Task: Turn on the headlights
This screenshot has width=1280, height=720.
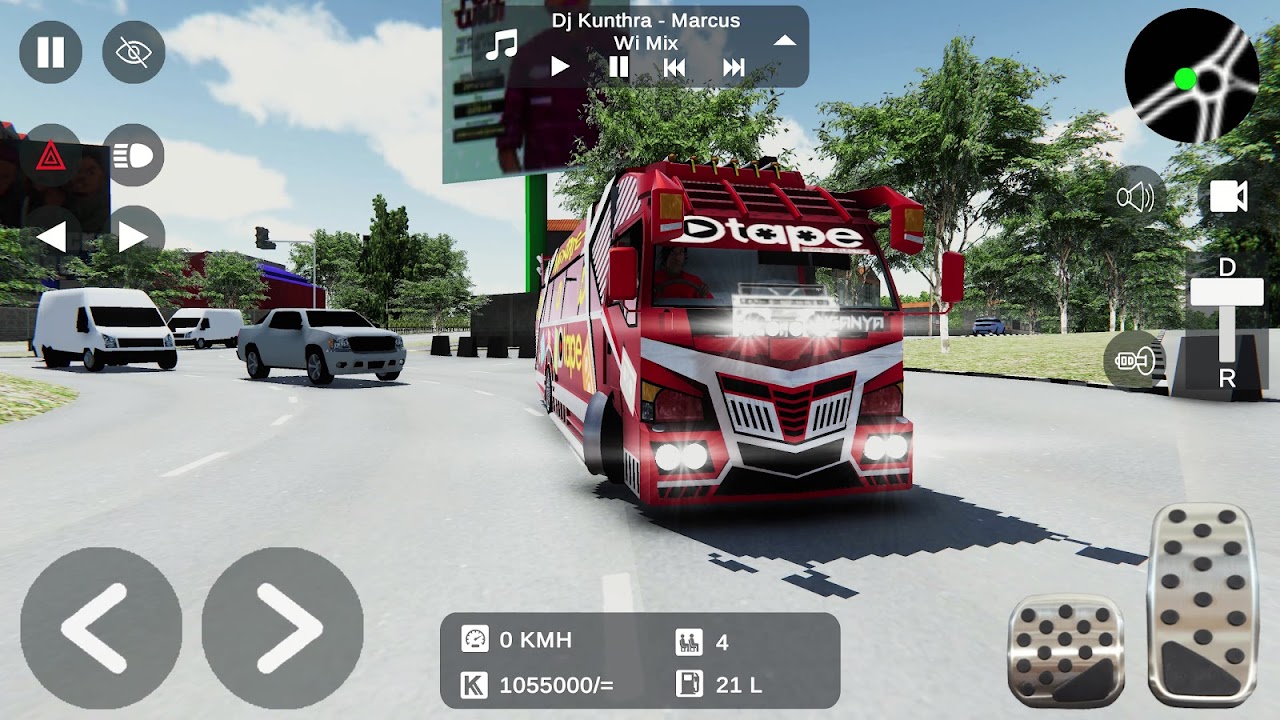Action: 133,156
